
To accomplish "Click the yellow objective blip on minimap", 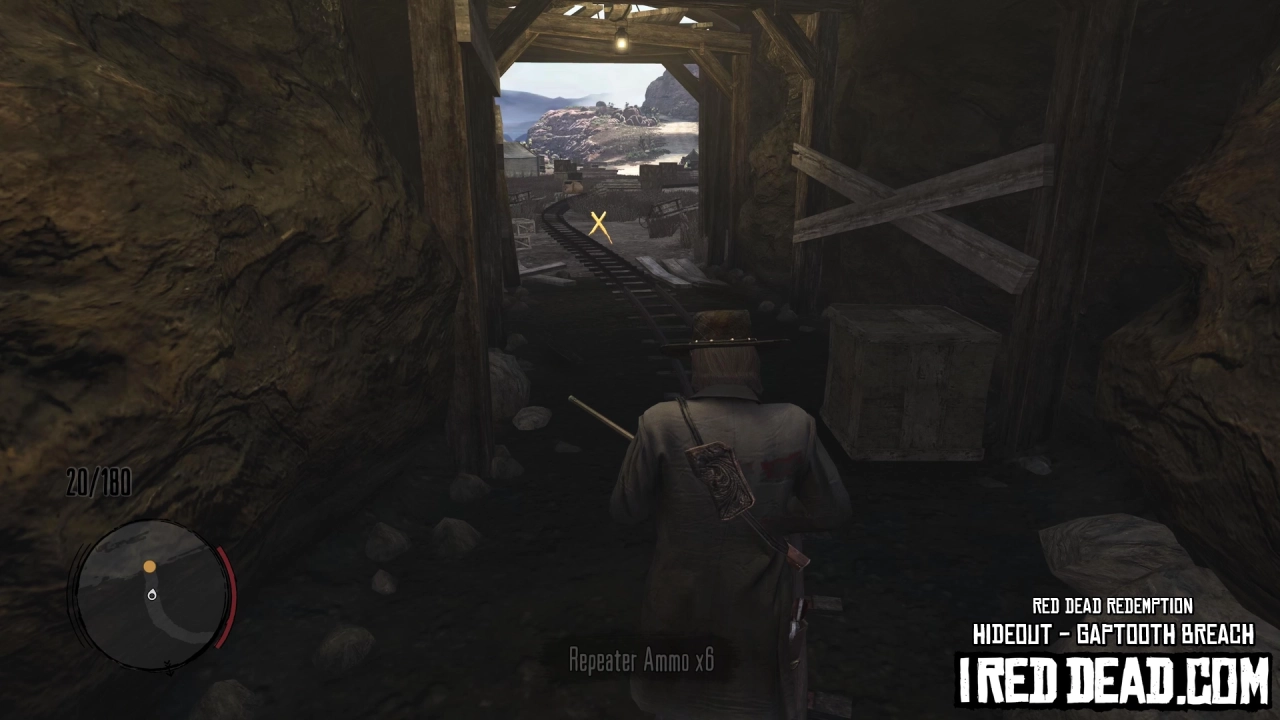I will pos(149,566).
